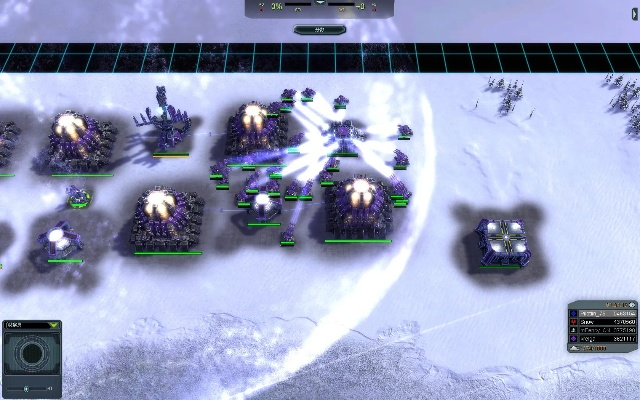Screen dimensions: 640x400
Task: Open the minimap panel's green dropdown arrow
Action: click(x=52, y=325)
